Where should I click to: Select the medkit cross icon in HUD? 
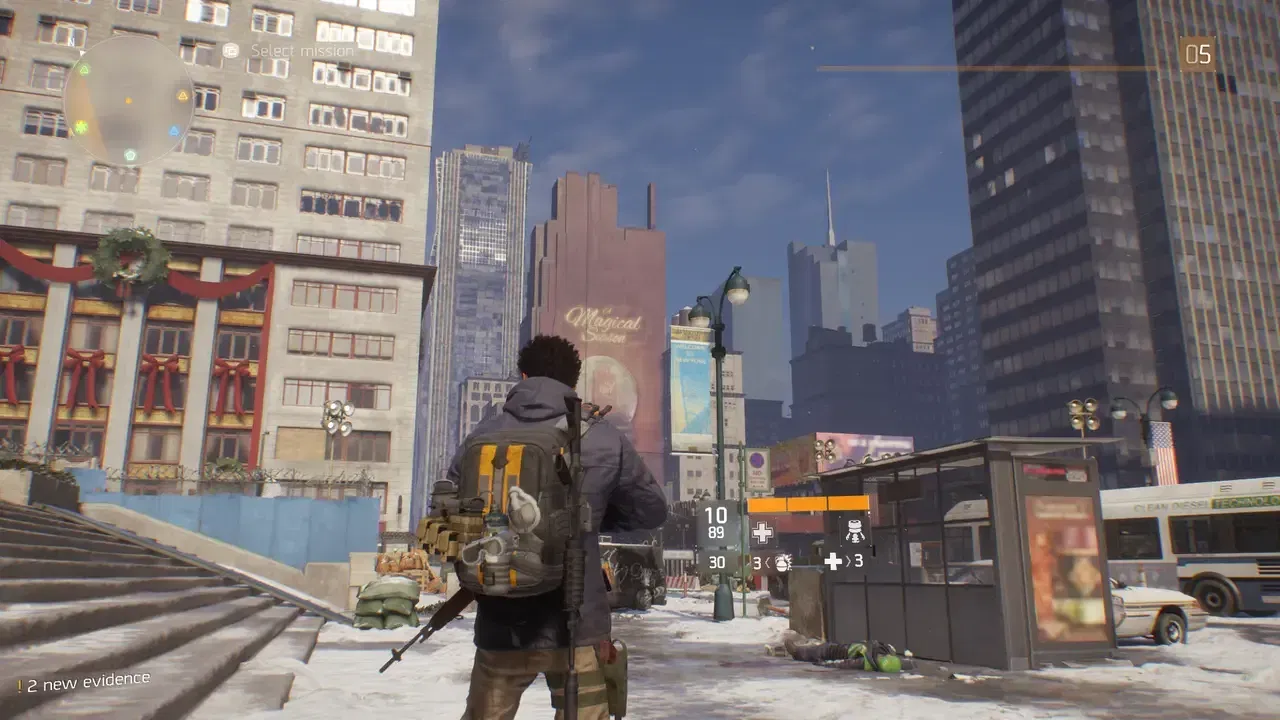coord(762,531)
